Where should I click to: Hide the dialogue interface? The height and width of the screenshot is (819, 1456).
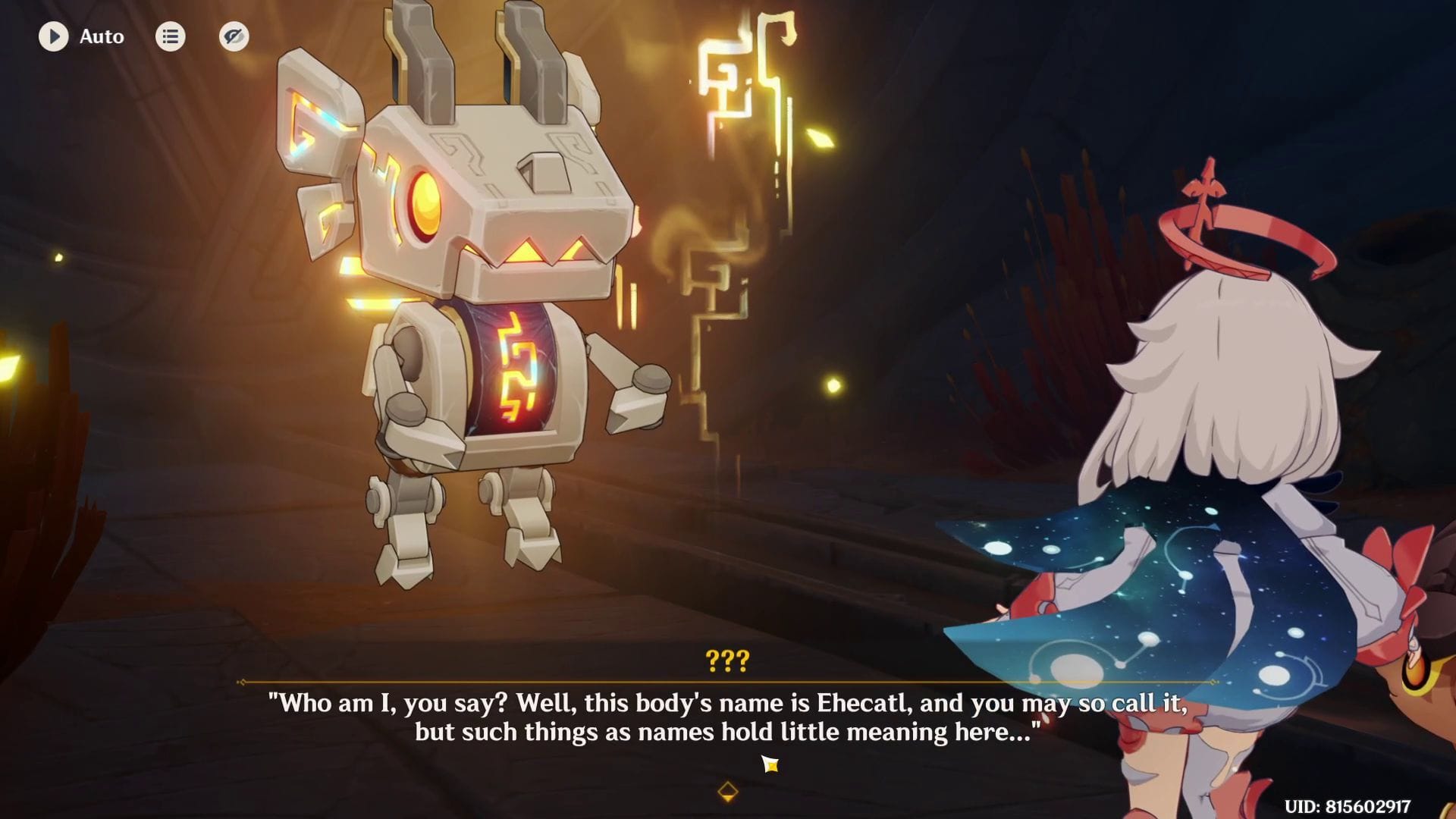tap(234, 36)
